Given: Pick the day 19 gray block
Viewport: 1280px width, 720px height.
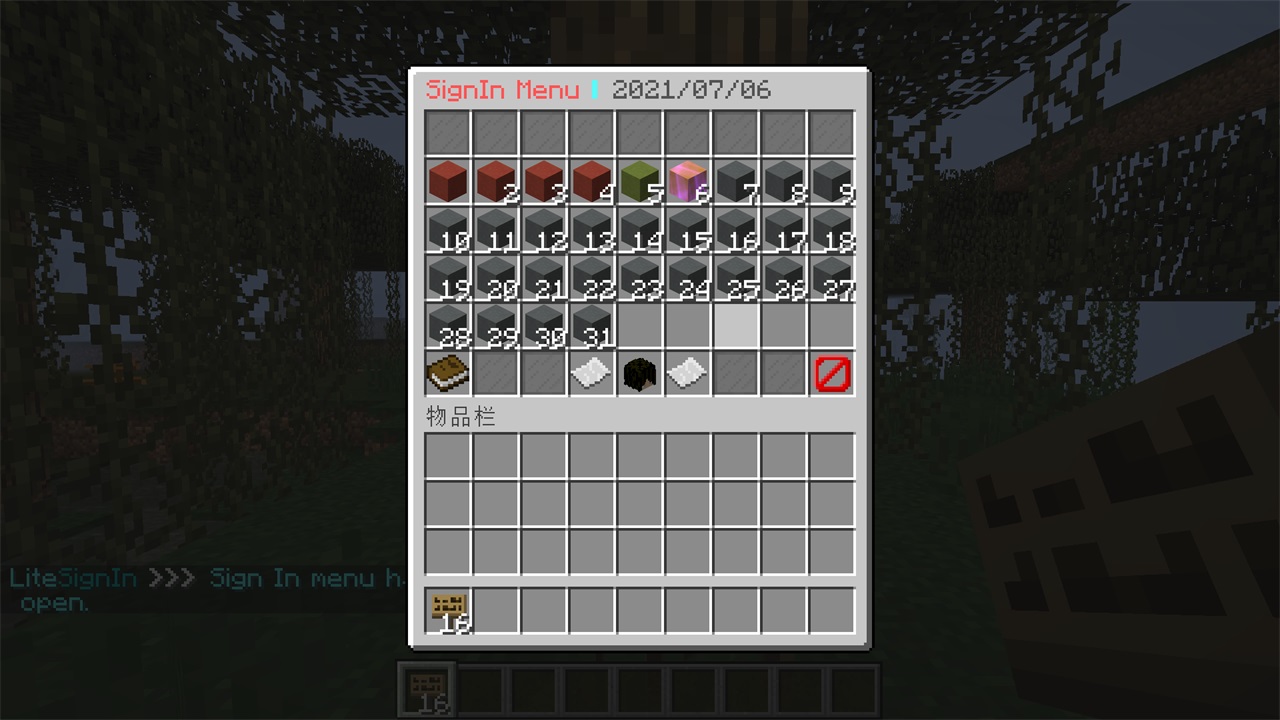Looking at the screenshot, I should (447, 278).
